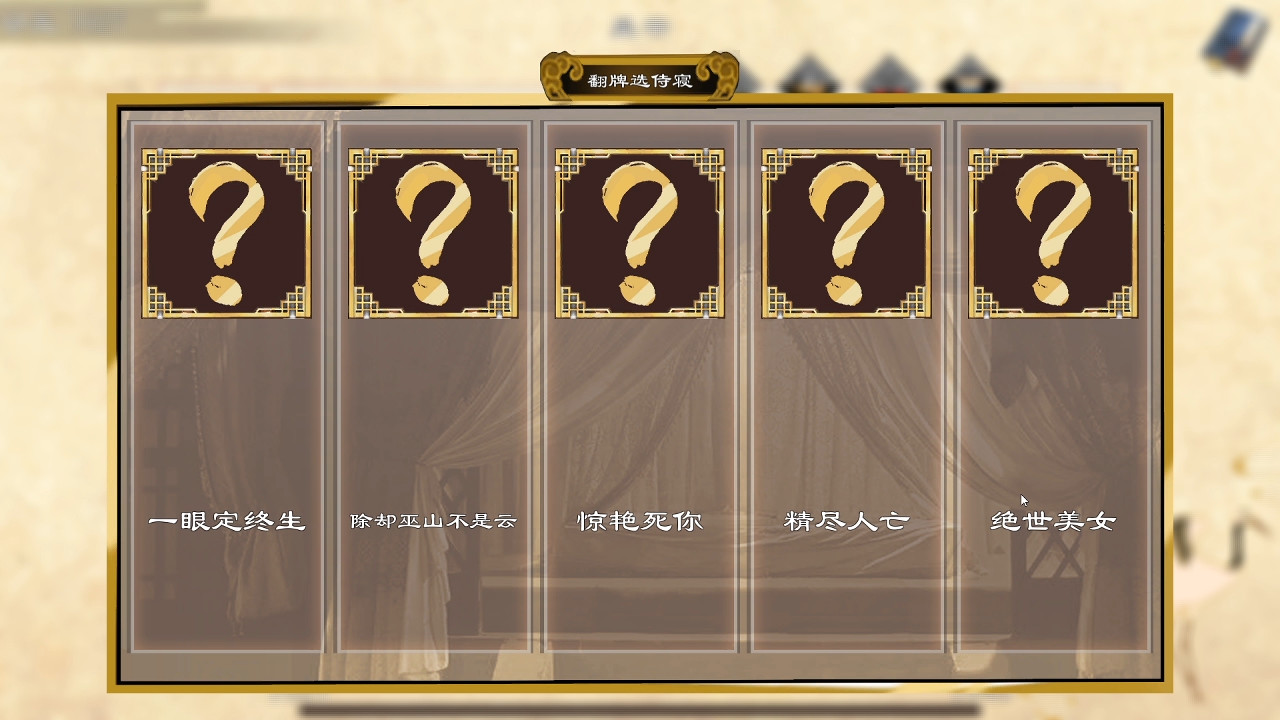Click the "精尽人亡" text label
1280x720 pixels.
(x=846, y=520)
